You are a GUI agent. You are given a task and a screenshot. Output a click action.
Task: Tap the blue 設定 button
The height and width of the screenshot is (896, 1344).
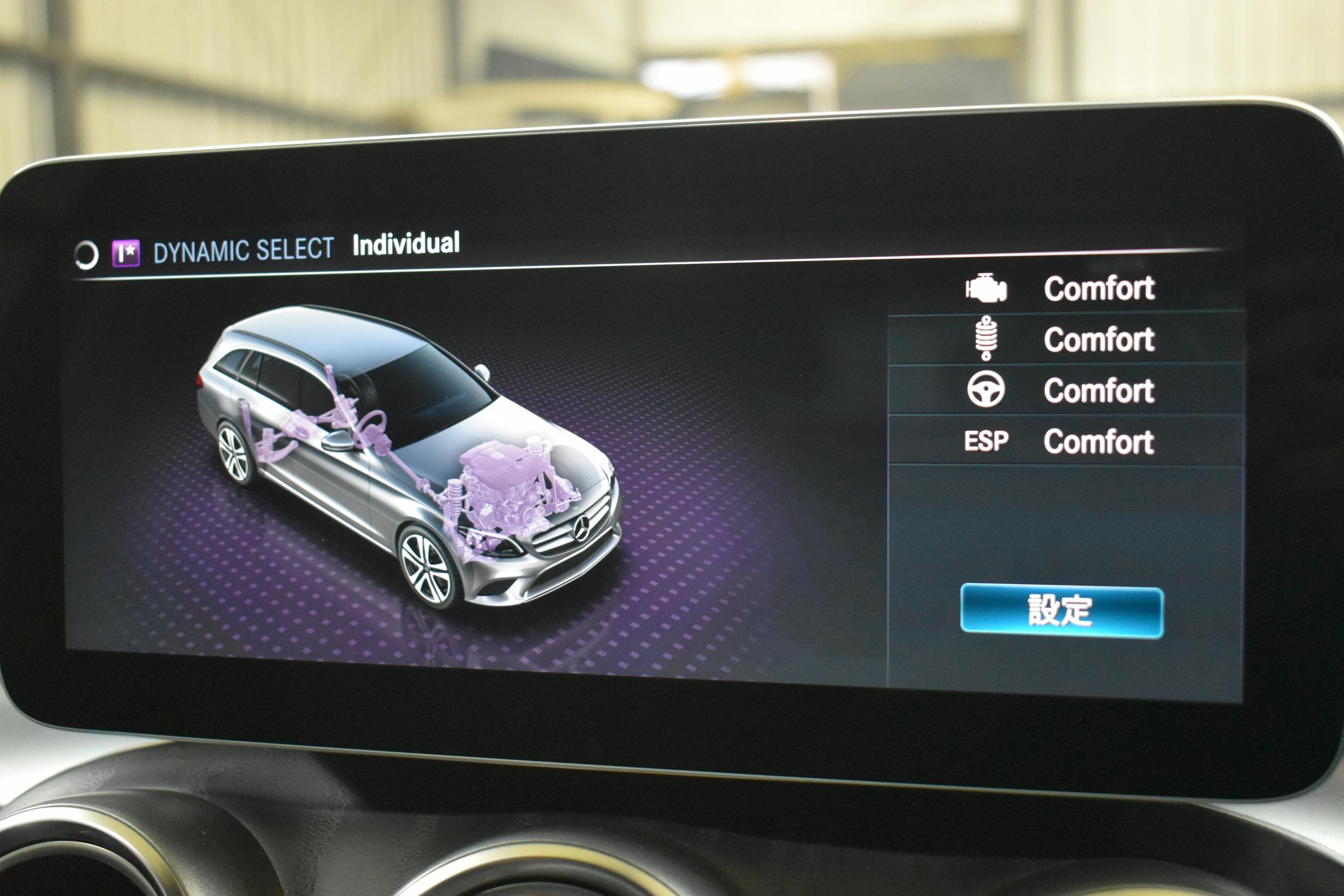pos(1061,611)
